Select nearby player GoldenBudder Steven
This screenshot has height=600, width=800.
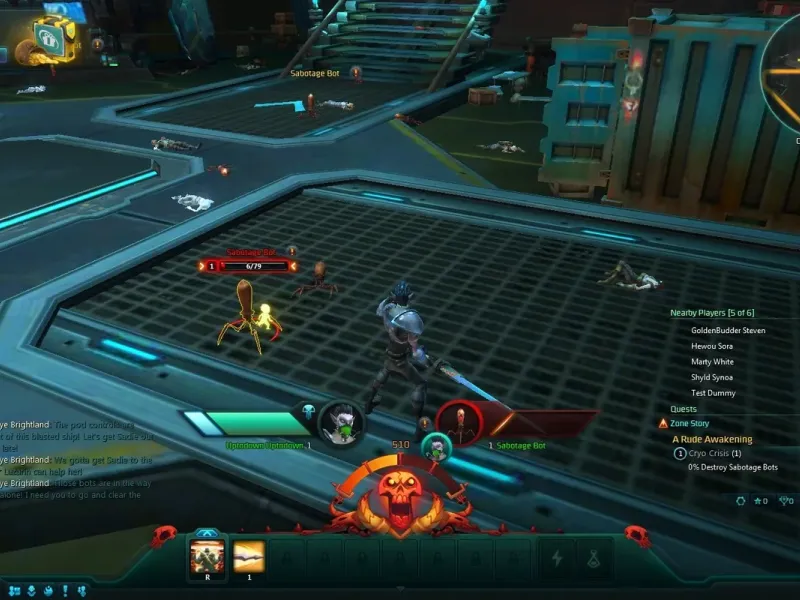tap(728, 330)
